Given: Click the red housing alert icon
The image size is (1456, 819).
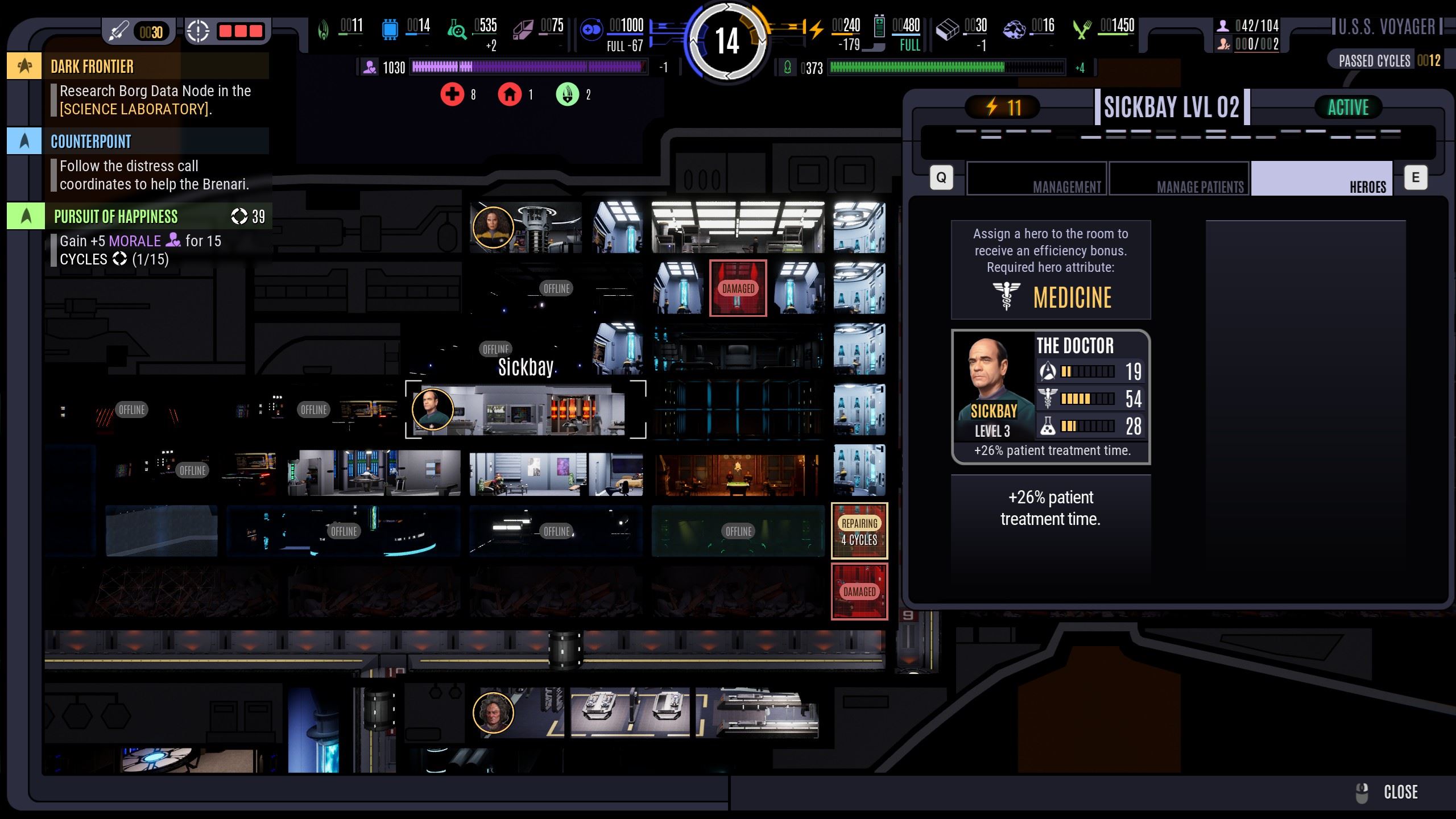Looking at the screenshot, I should [510, 94].
